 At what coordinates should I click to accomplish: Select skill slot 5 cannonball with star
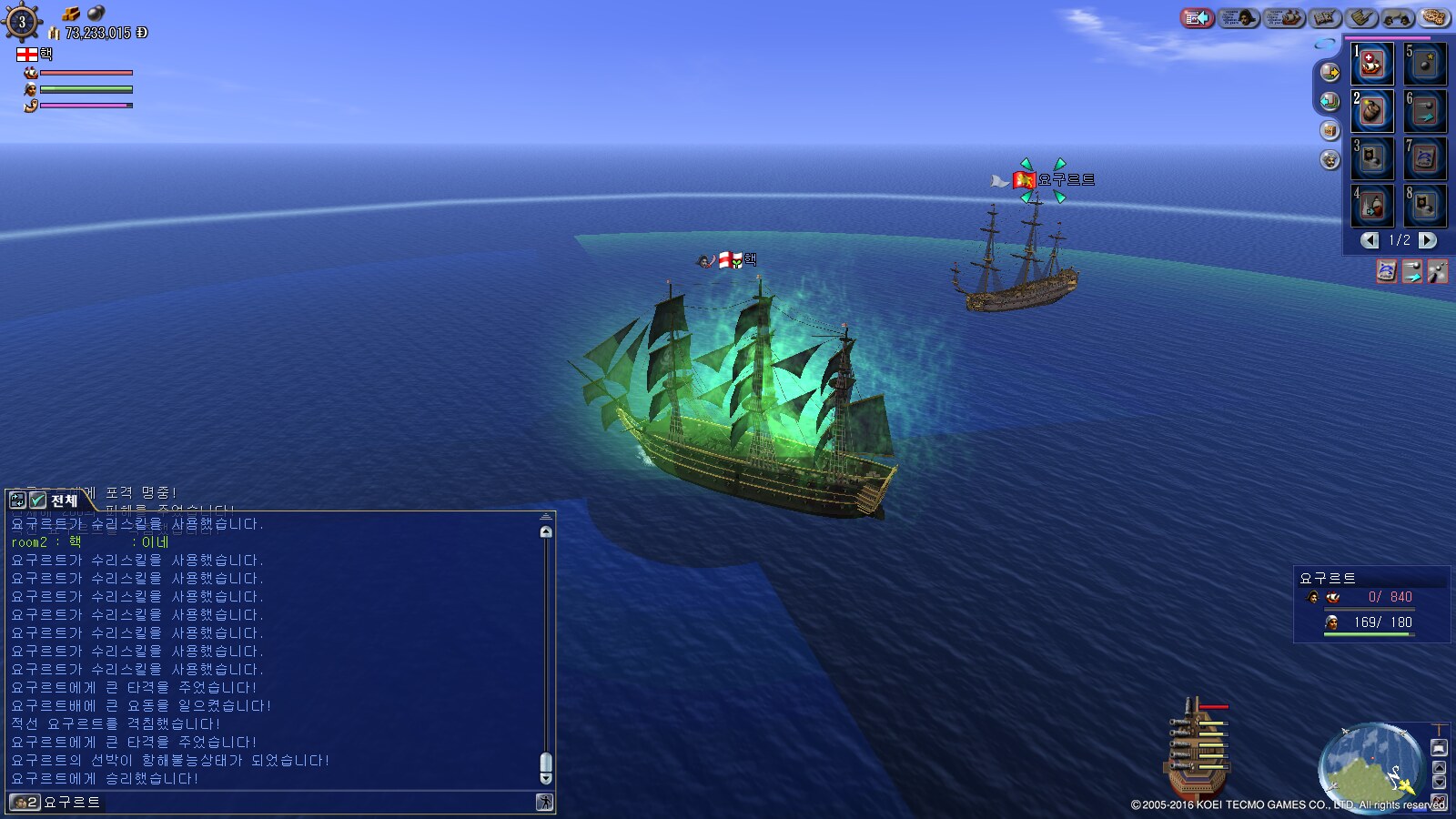coord(1425,64)
